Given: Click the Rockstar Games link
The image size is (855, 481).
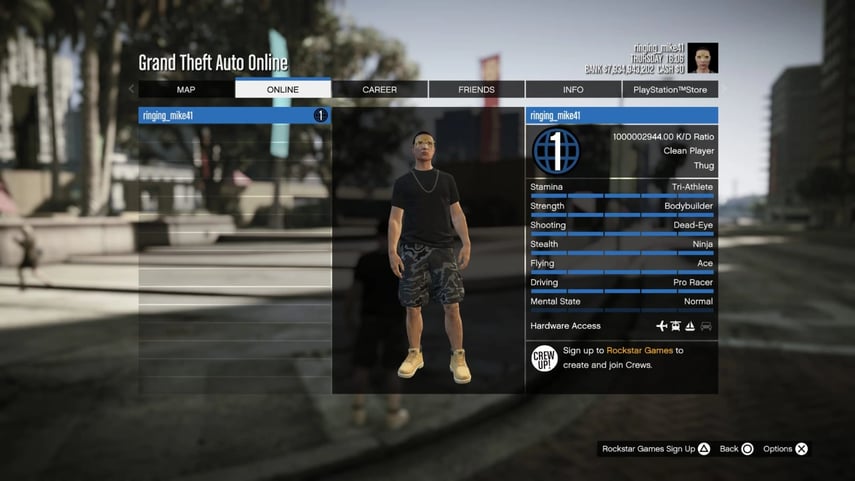Looking at the screenshot, I should tap(639, 351).
